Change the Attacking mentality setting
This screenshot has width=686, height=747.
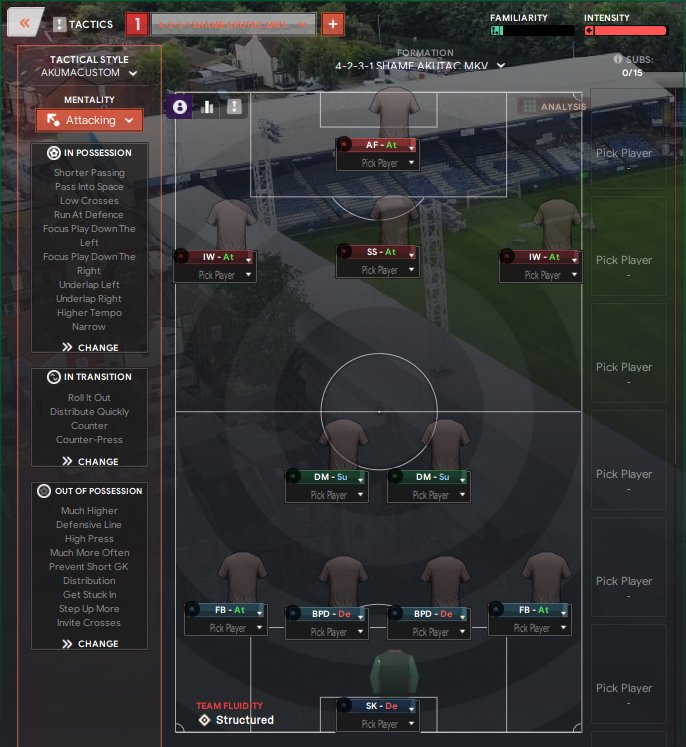(x=89, y=120)
